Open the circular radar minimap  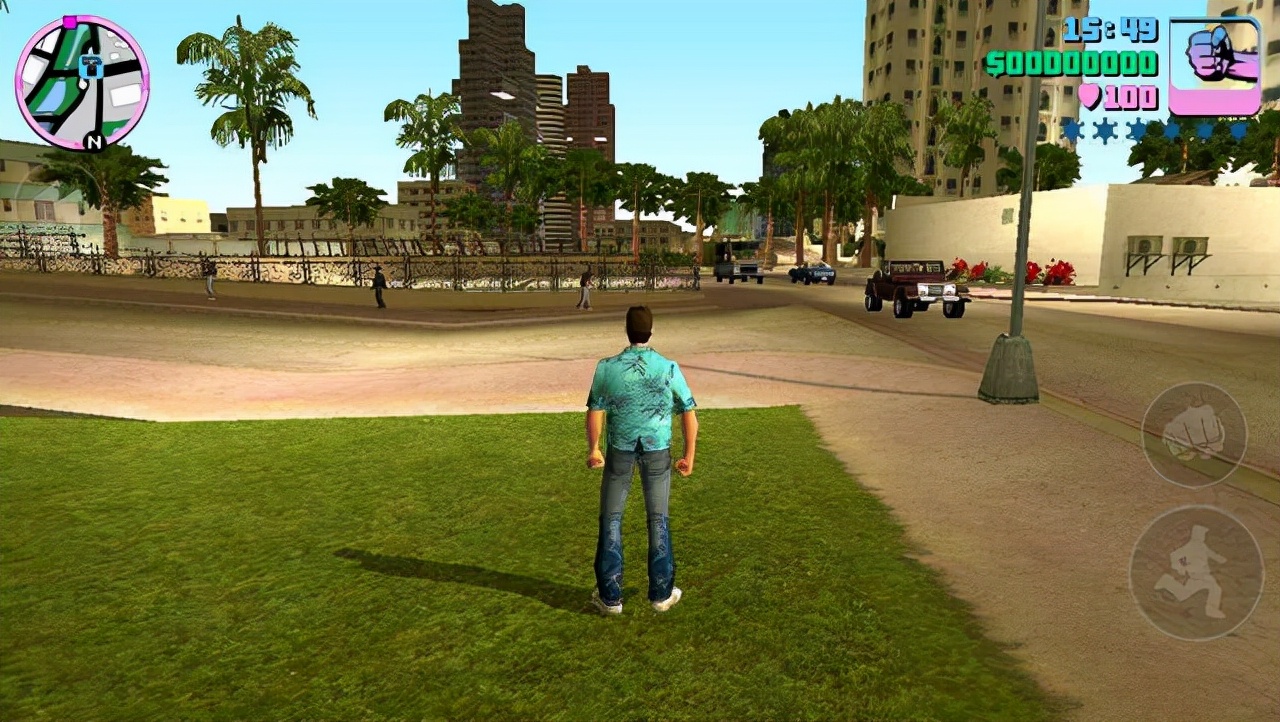82,83
